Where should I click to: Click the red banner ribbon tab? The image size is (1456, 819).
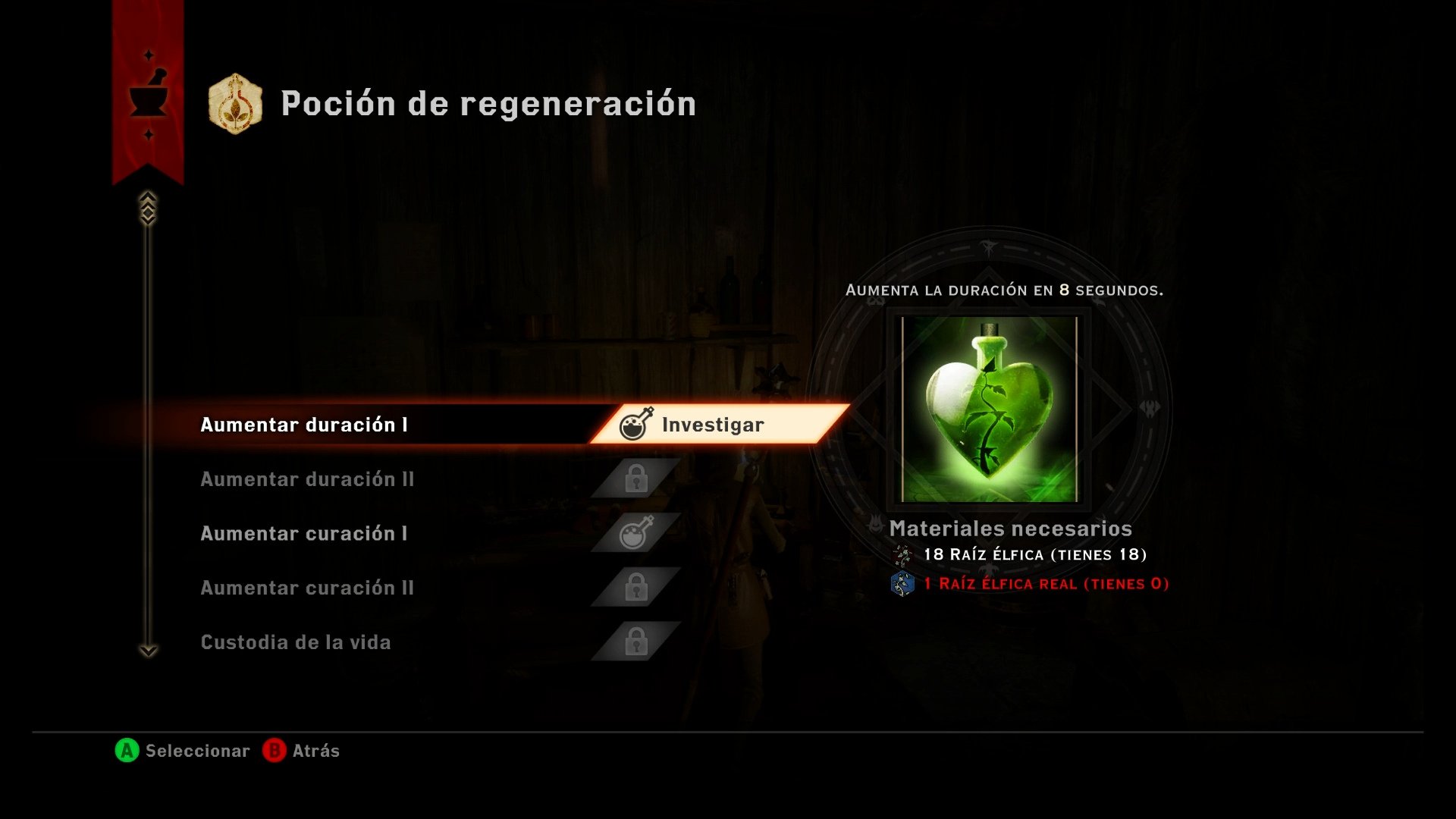pyautogui.click(x=146, y=91)
